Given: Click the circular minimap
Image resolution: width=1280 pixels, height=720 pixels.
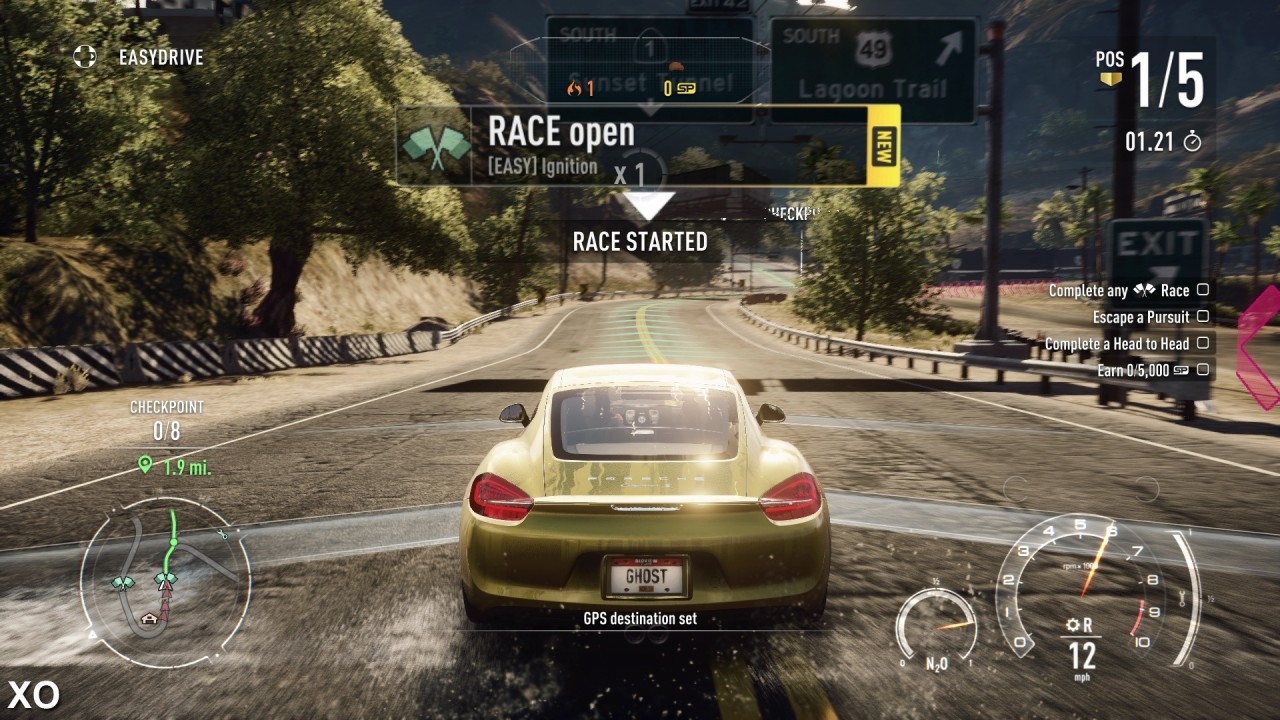Looking at the screenshot, I should coord(165,583).
